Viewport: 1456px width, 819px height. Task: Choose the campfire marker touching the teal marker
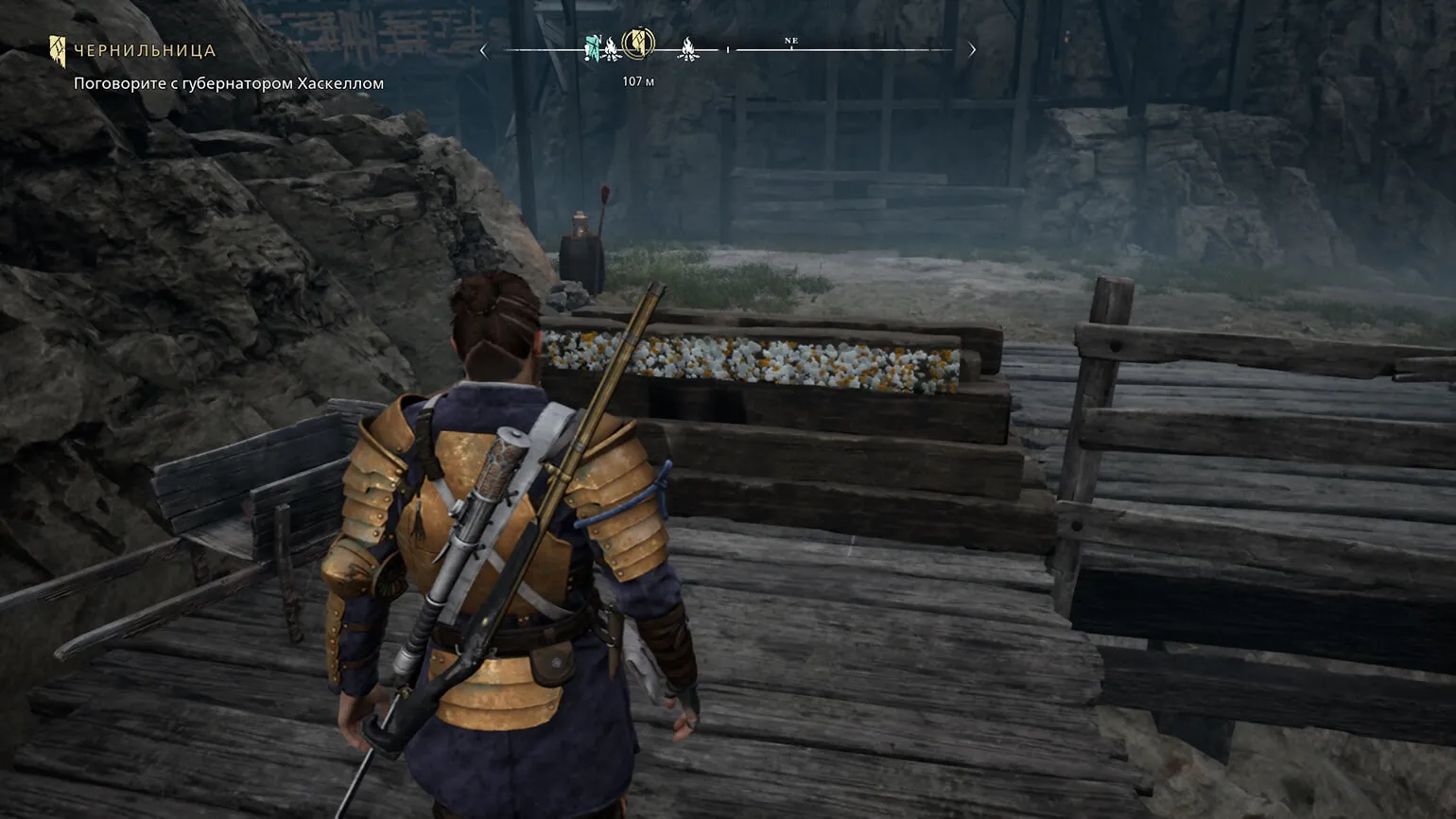[x=612, y=49]
